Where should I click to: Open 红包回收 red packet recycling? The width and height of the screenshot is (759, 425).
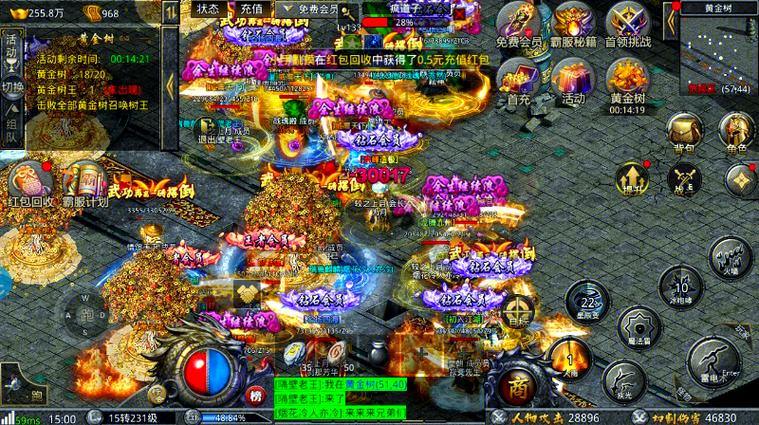pyautogui.click(x=30, y=186)
